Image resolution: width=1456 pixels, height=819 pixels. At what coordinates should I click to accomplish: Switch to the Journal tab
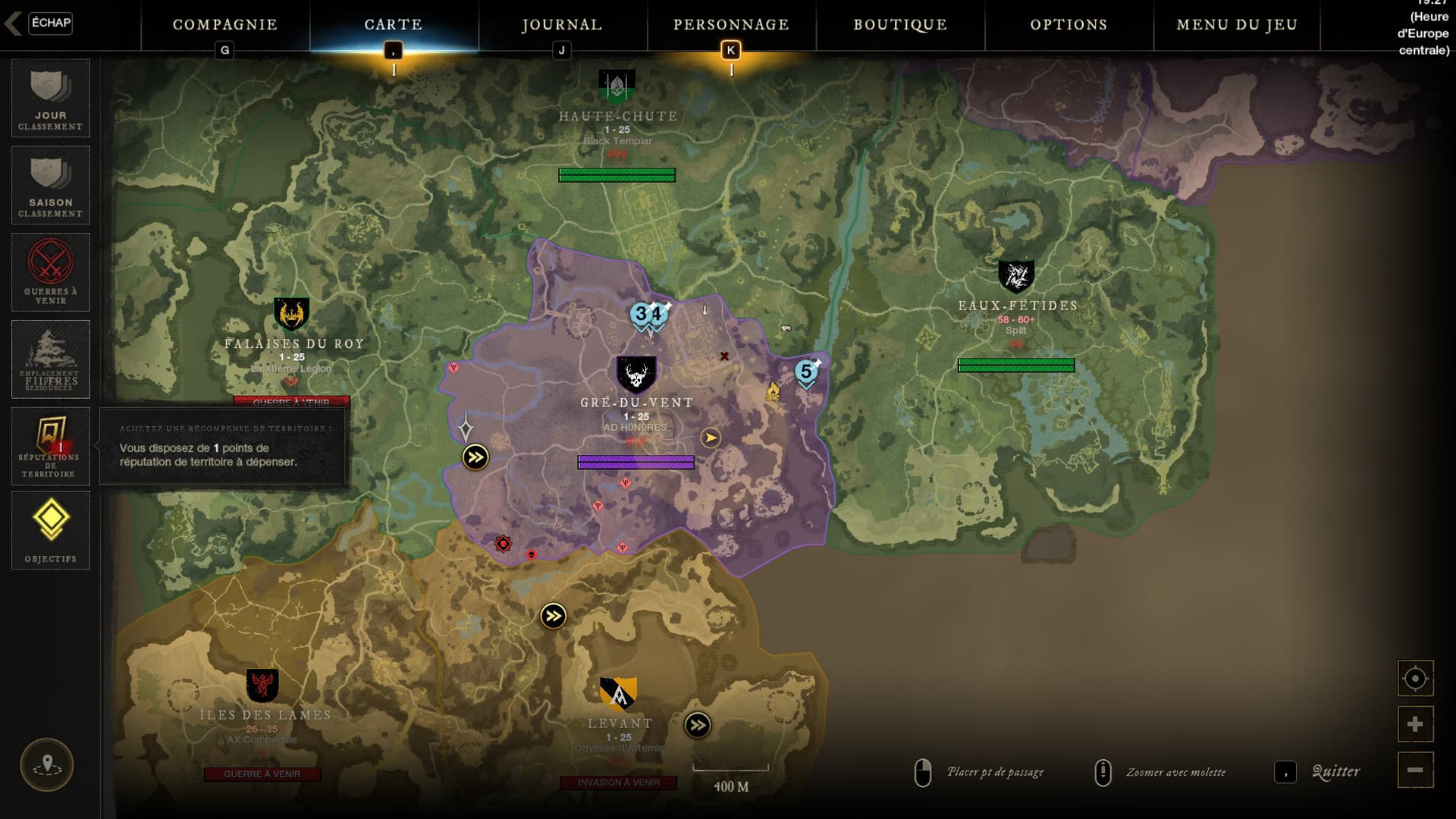pos(560,24)
